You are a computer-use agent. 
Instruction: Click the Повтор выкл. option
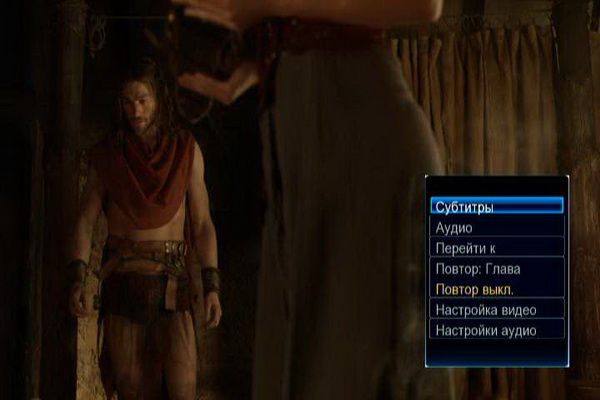pos(497,289)
